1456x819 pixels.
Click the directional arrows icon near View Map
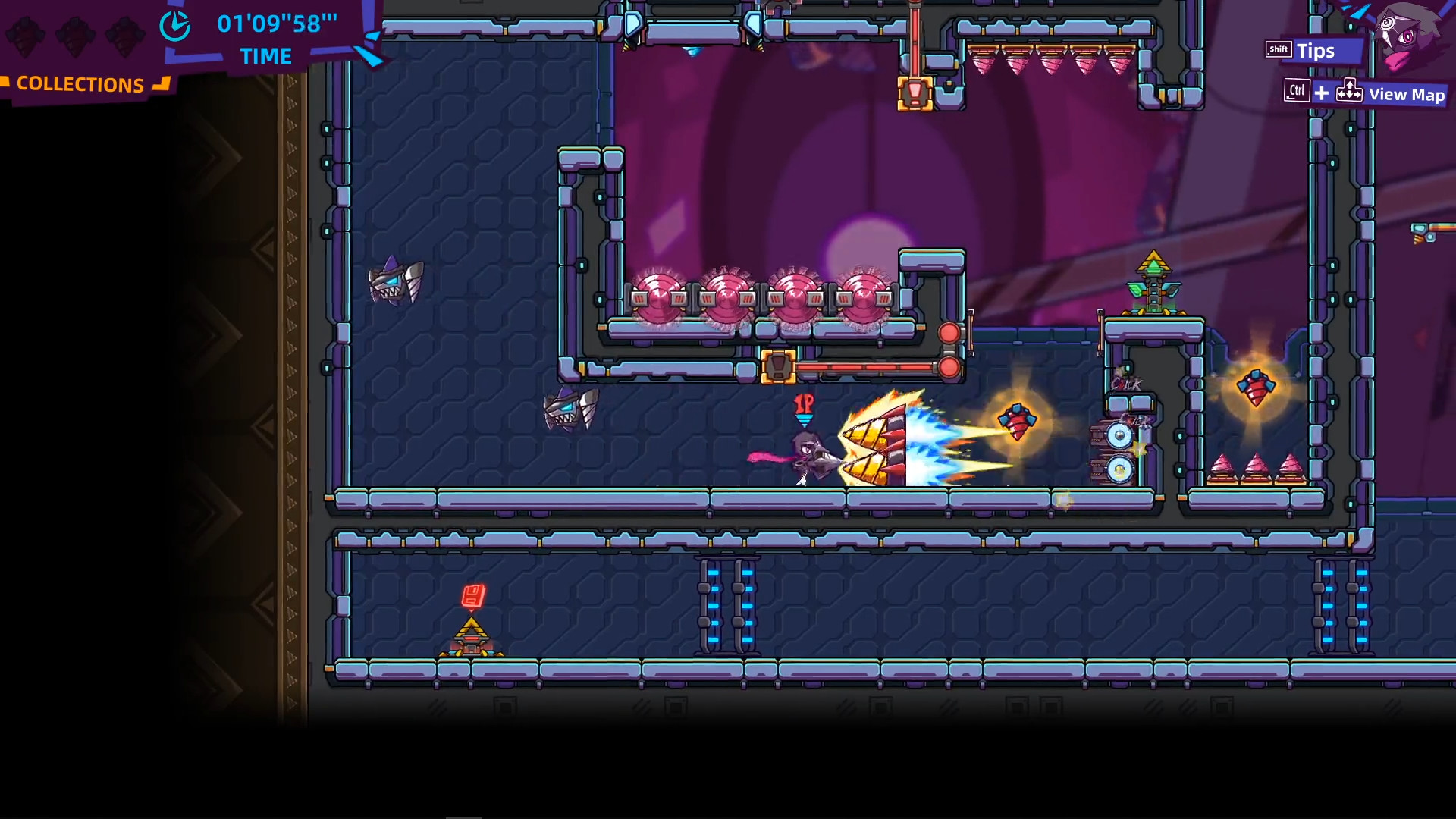point(1349,91)
